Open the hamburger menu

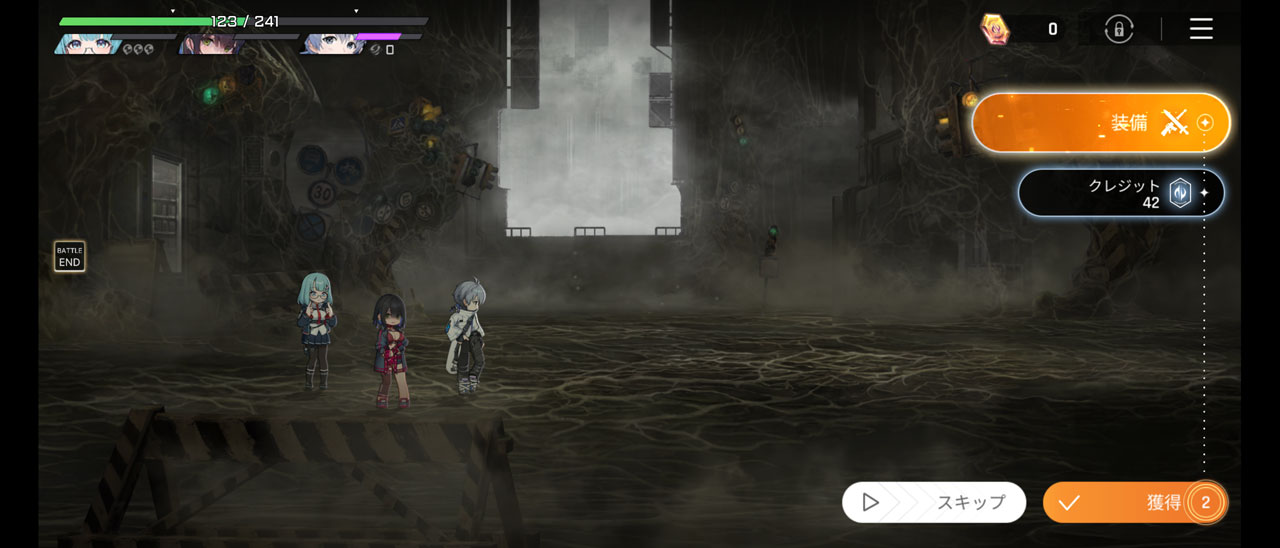(x=1201, y=29)
